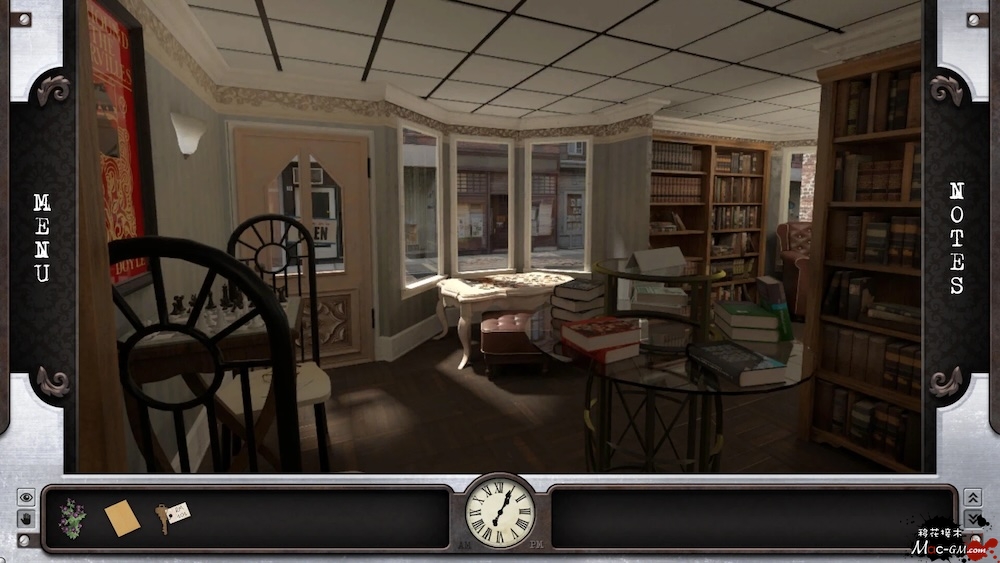Open the Notes side panel
The image size is (1000, 563).
point(956,237)
